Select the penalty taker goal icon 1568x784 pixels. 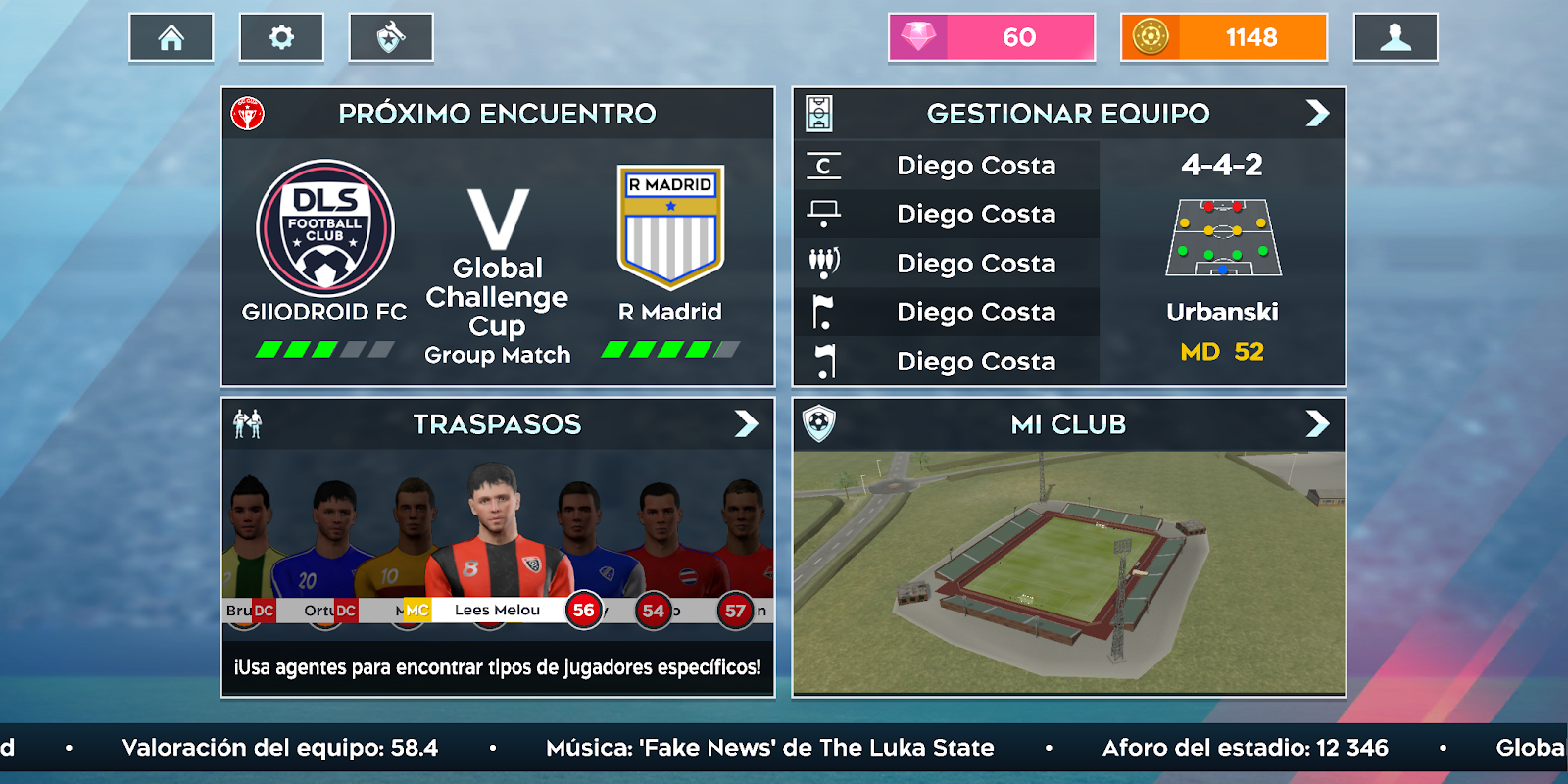click(824, 214)
